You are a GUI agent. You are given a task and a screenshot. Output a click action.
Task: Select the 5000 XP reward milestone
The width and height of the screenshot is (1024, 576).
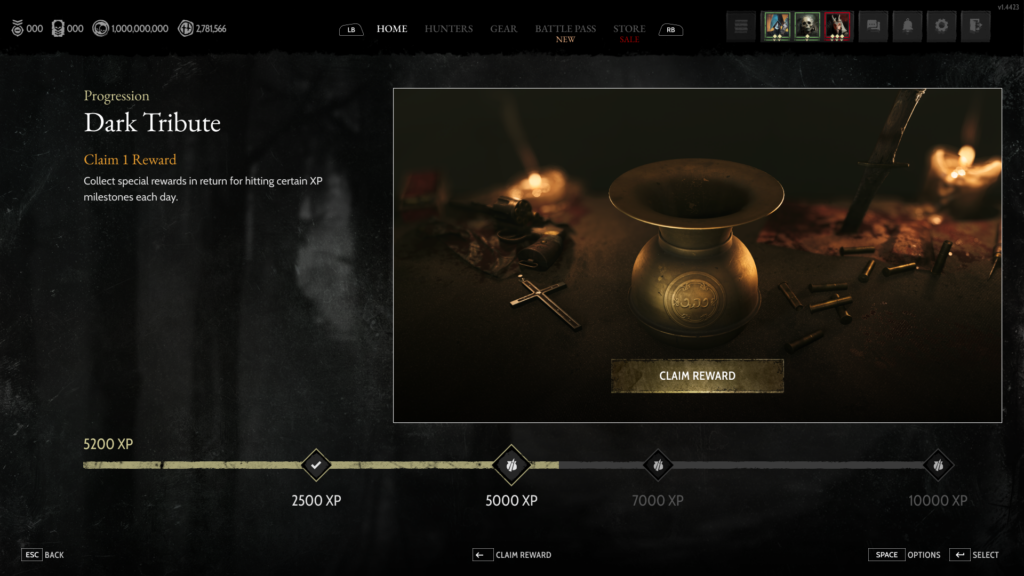[511, 465]
